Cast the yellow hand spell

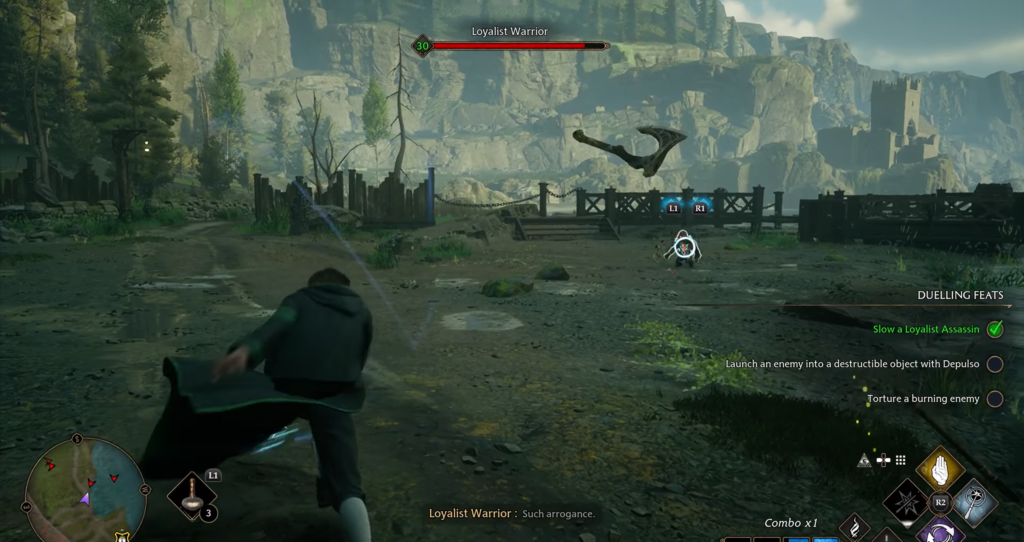point(939,468)
